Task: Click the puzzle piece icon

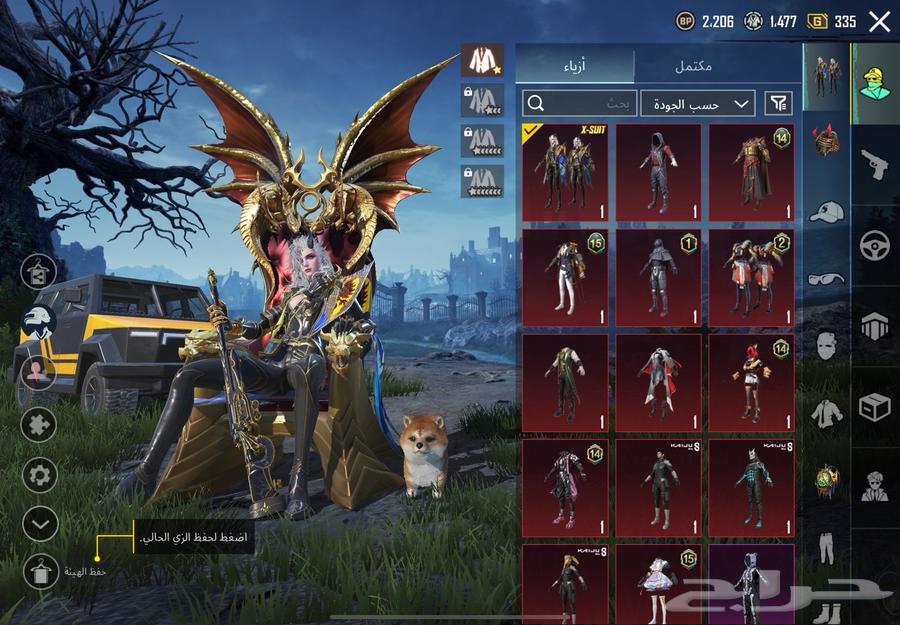Action: point(39,424)
